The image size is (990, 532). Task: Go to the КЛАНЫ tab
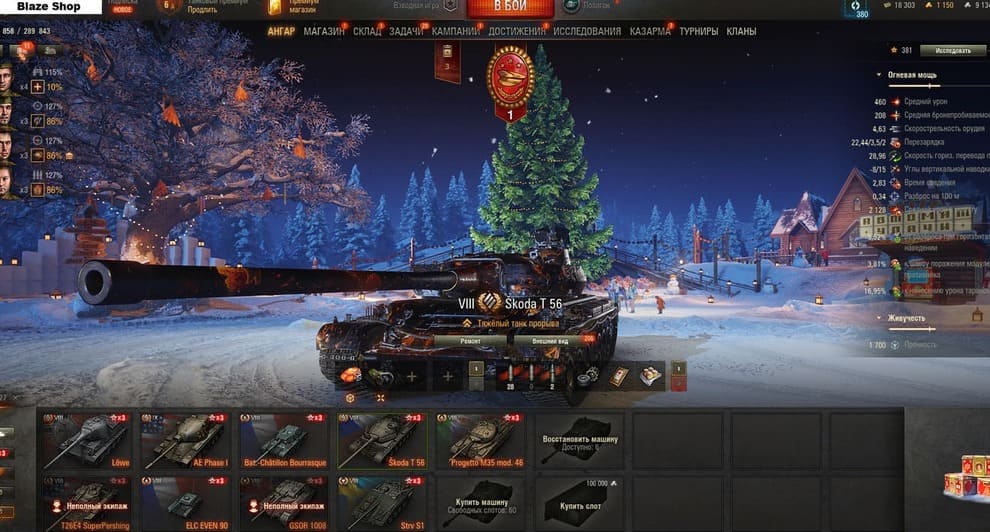[741, 32]
